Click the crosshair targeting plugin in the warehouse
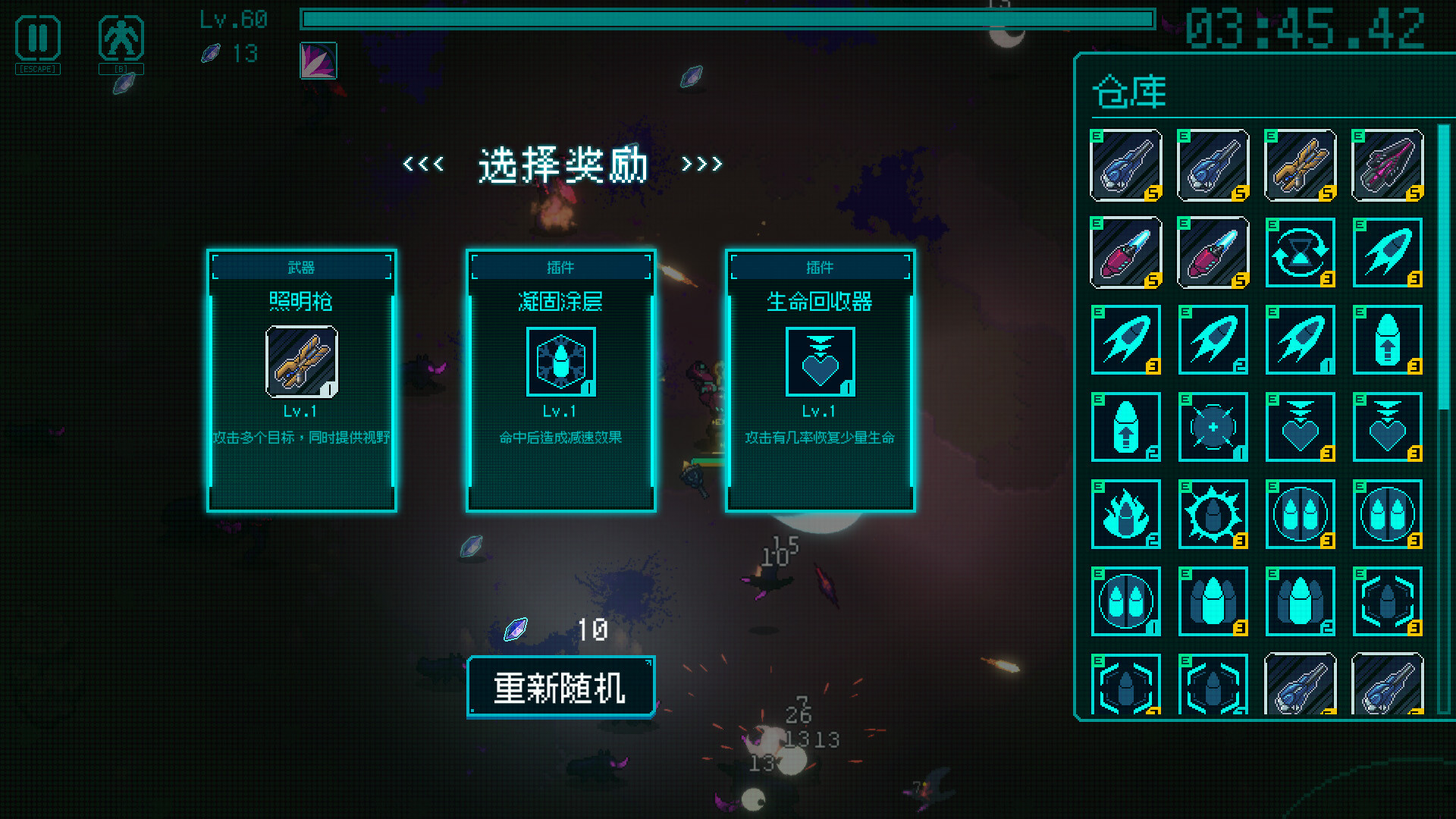This screenshot has height=819, width=1456. [1213, 427]
